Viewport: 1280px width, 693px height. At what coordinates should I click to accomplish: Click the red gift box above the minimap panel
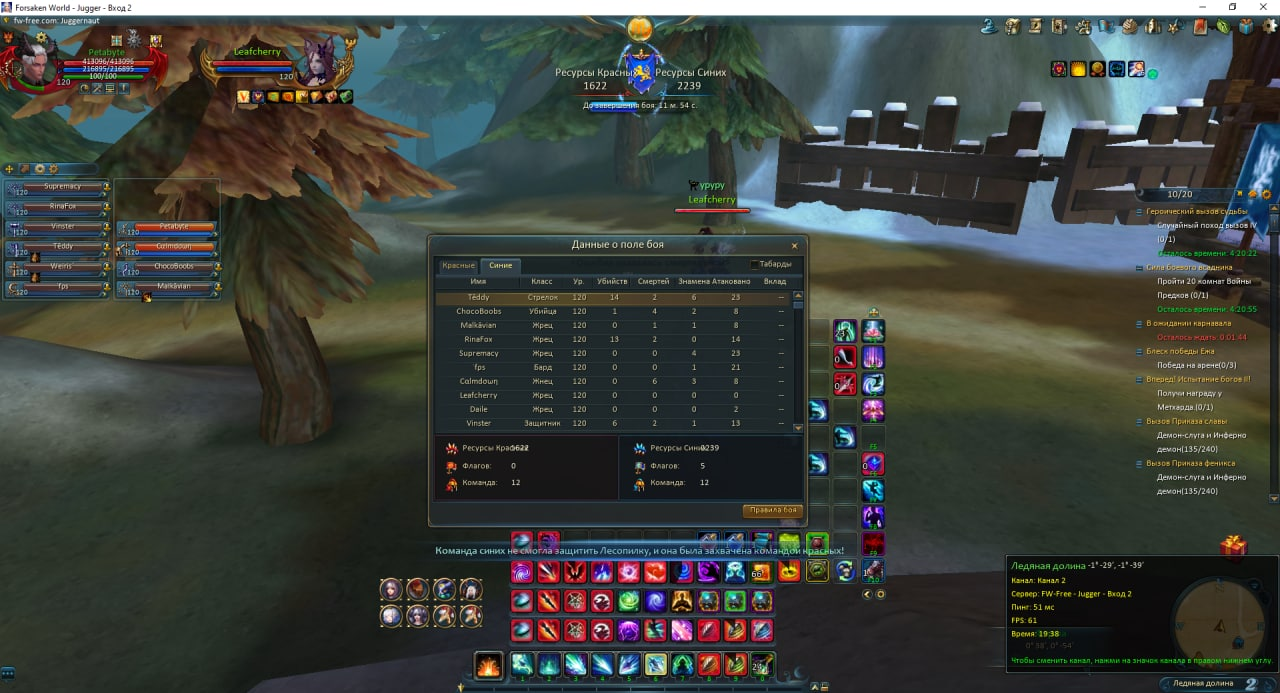click(x=1233, y=547)
